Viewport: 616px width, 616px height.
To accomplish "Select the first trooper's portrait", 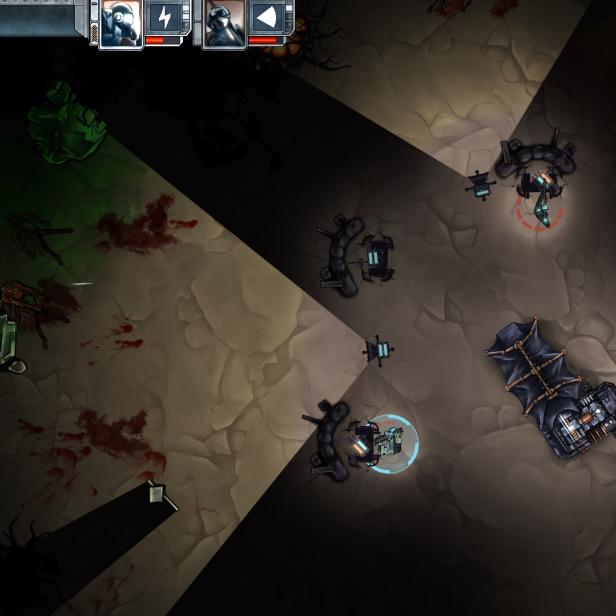I will 119,21.
